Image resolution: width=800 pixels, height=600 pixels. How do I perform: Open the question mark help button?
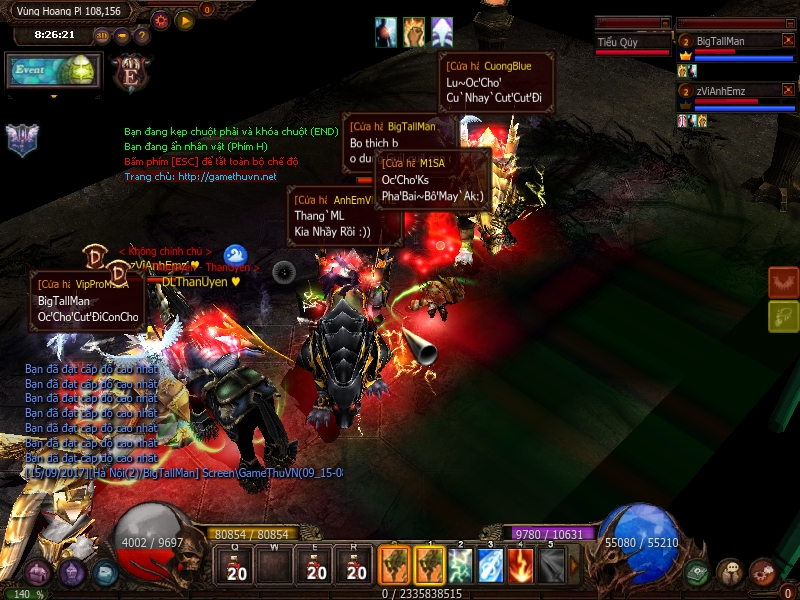pos(142,36)
